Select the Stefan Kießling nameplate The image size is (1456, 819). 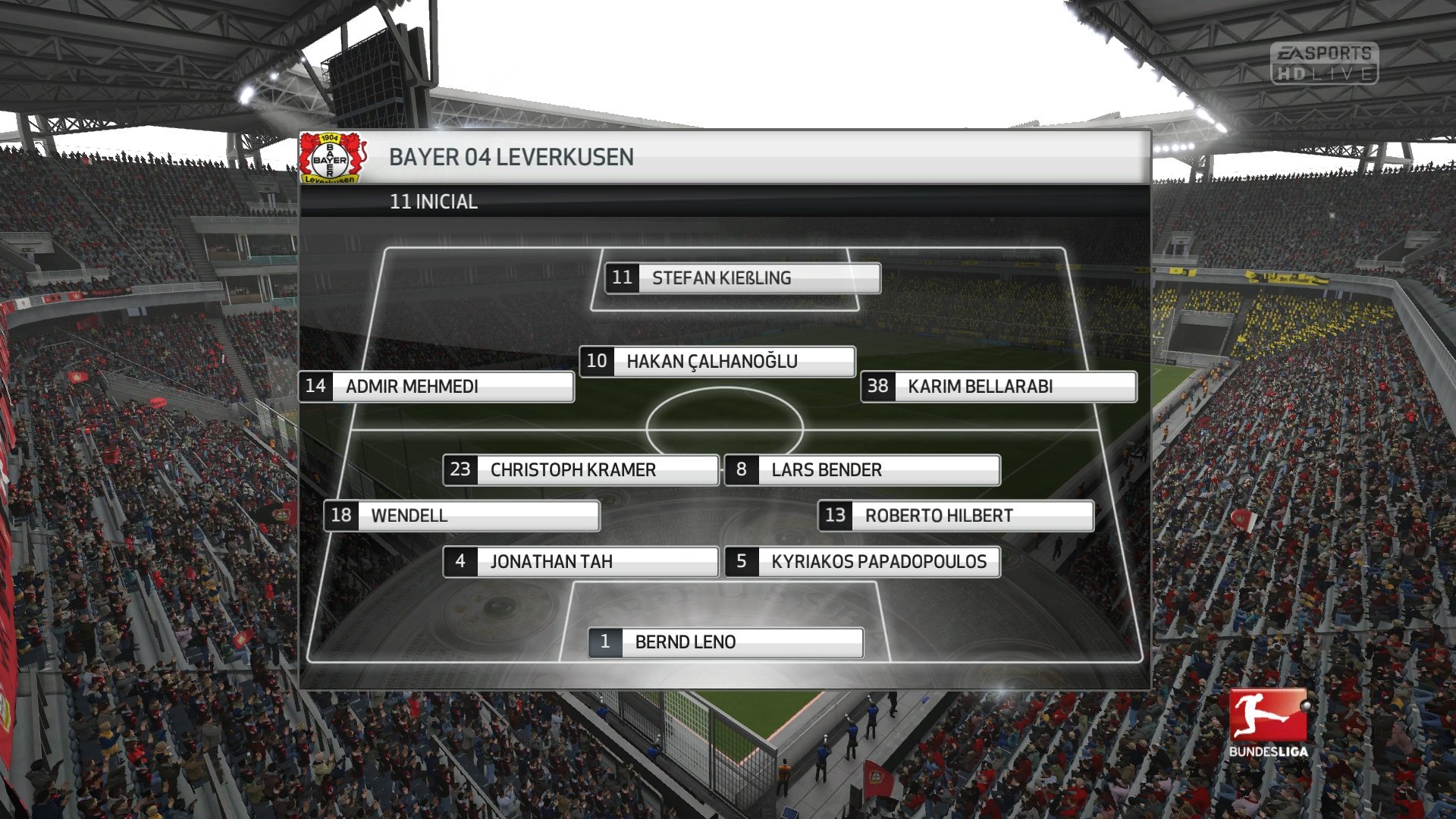tap(743, 278)
